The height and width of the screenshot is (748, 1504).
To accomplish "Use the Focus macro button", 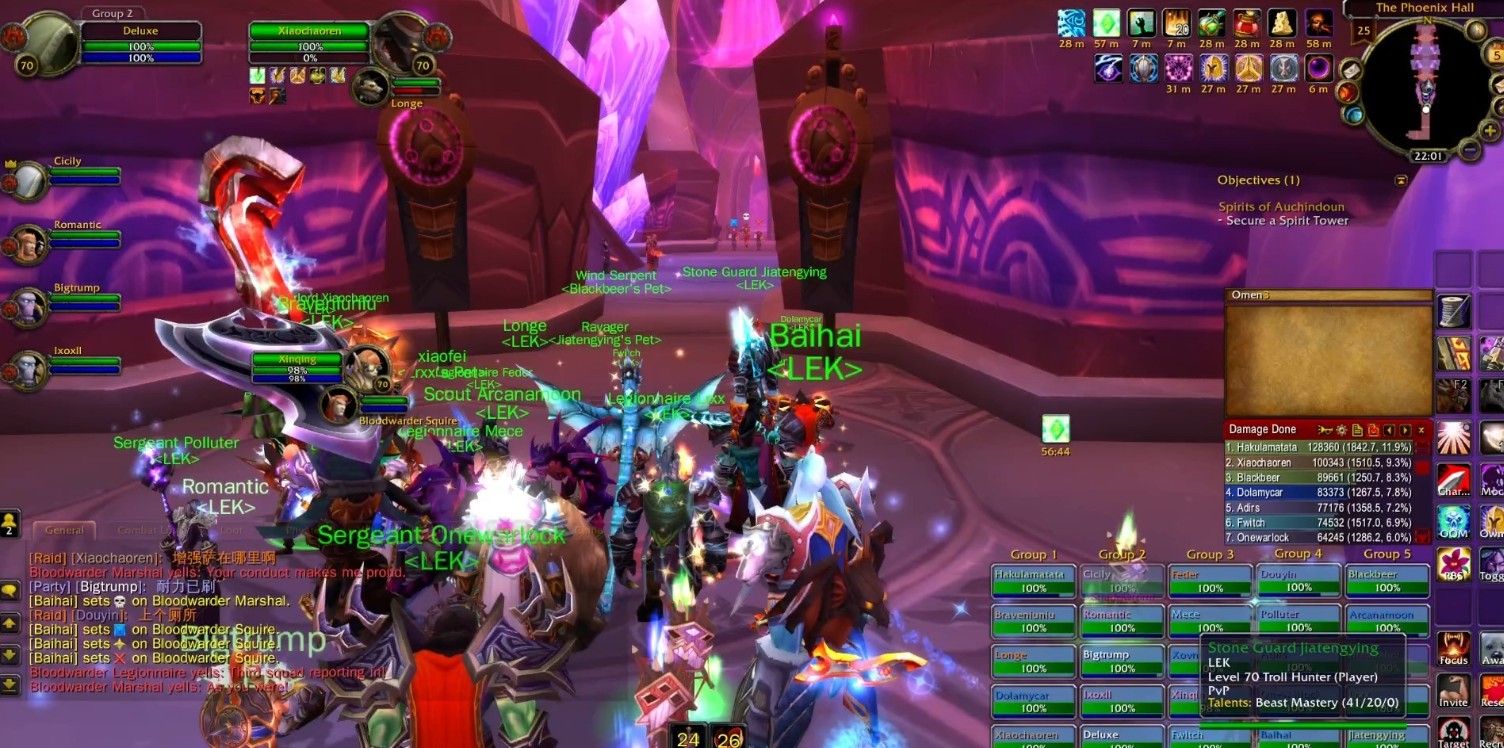I will coord(1453,648).
